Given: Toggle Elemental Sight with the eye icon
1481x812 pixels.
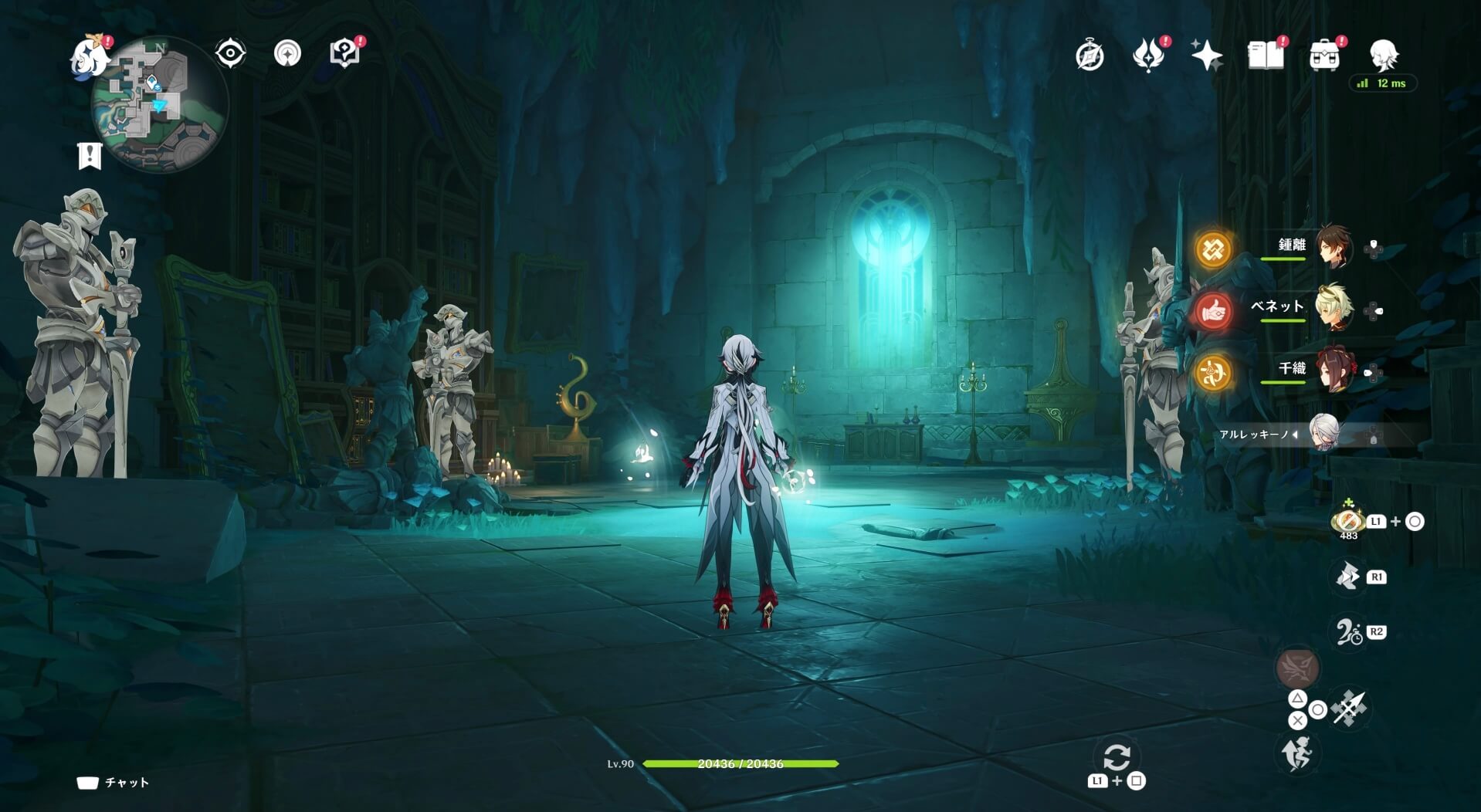Looking at the screenshot, I should click(x=229, y=51).
